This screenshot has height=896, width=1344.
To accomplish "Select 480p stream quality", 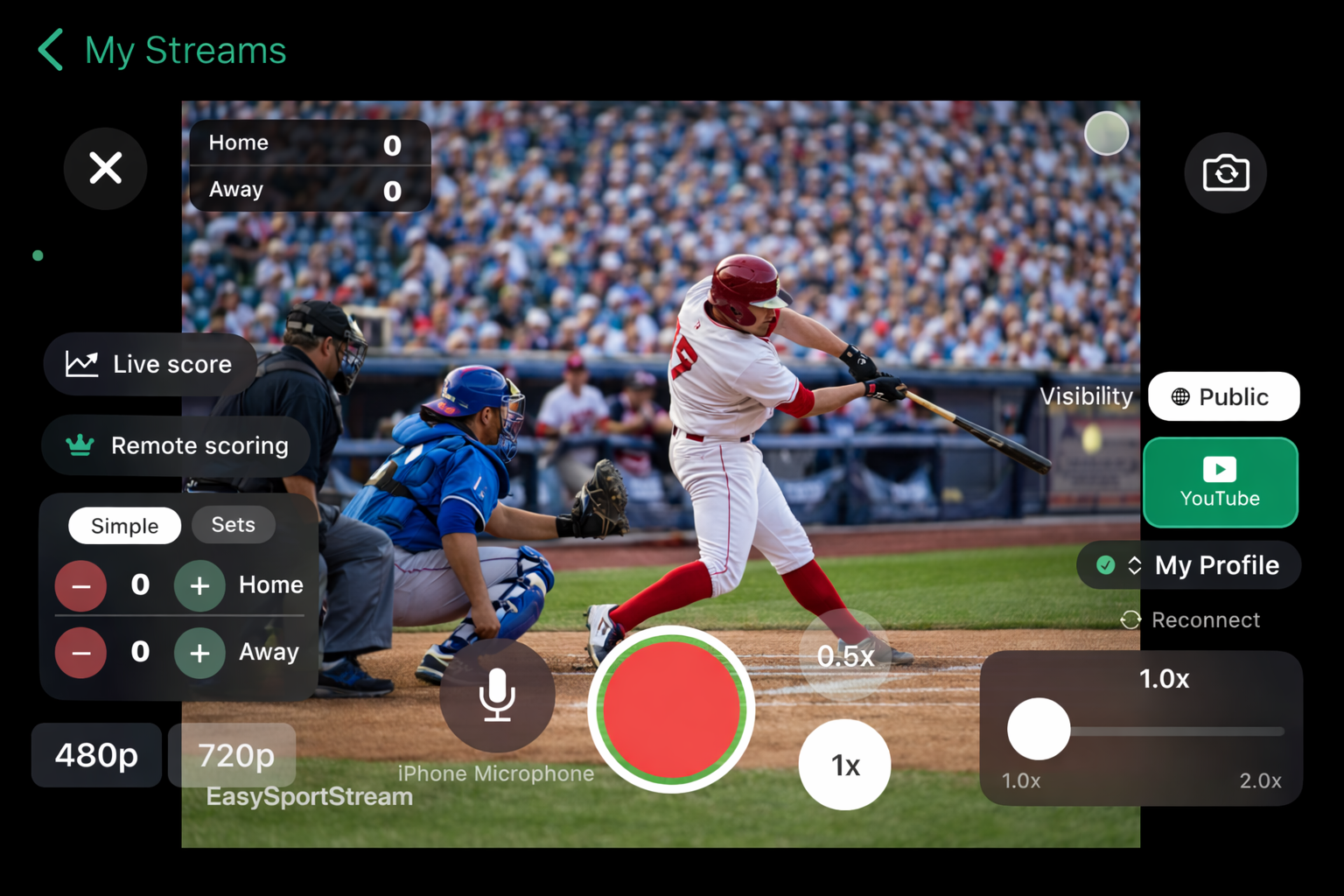I will coord(96,754).
